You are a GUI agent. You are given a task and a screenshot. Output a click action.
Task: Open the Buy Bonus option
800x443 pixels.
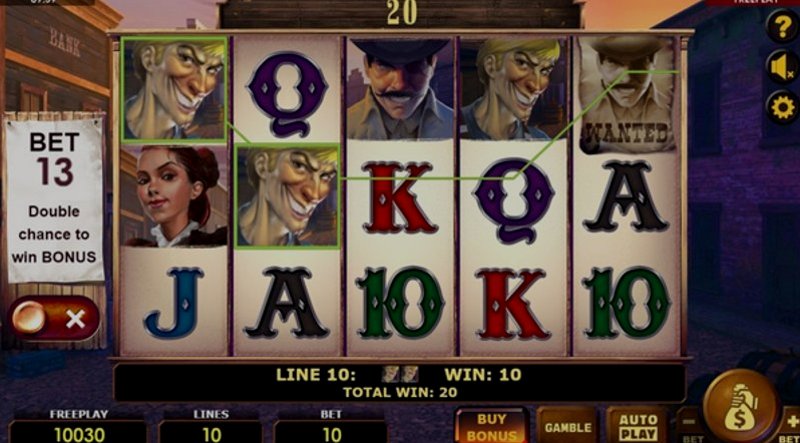(x=492, y=425)
